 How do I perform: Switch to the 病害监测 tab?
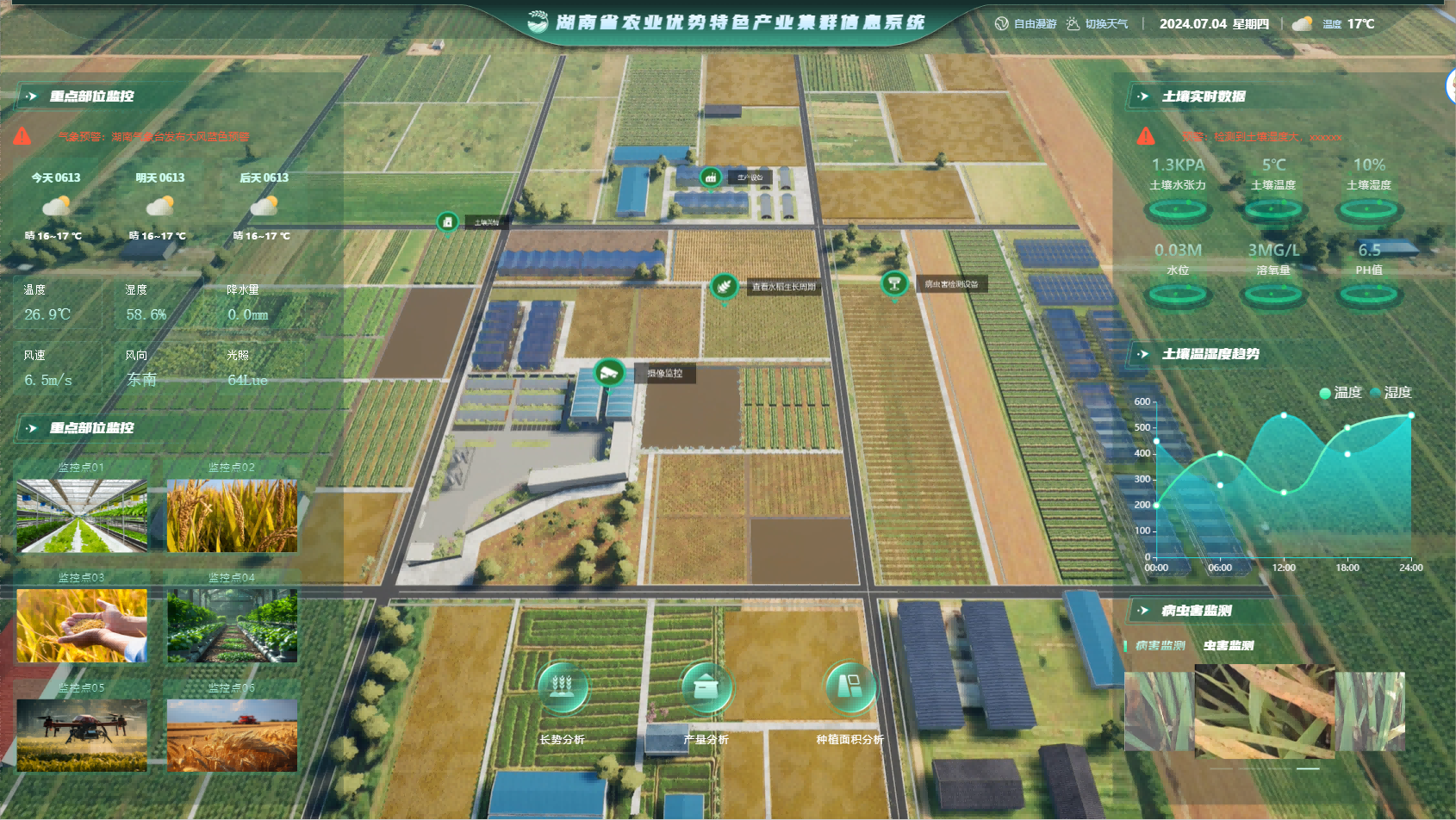tap(1160, 645)
